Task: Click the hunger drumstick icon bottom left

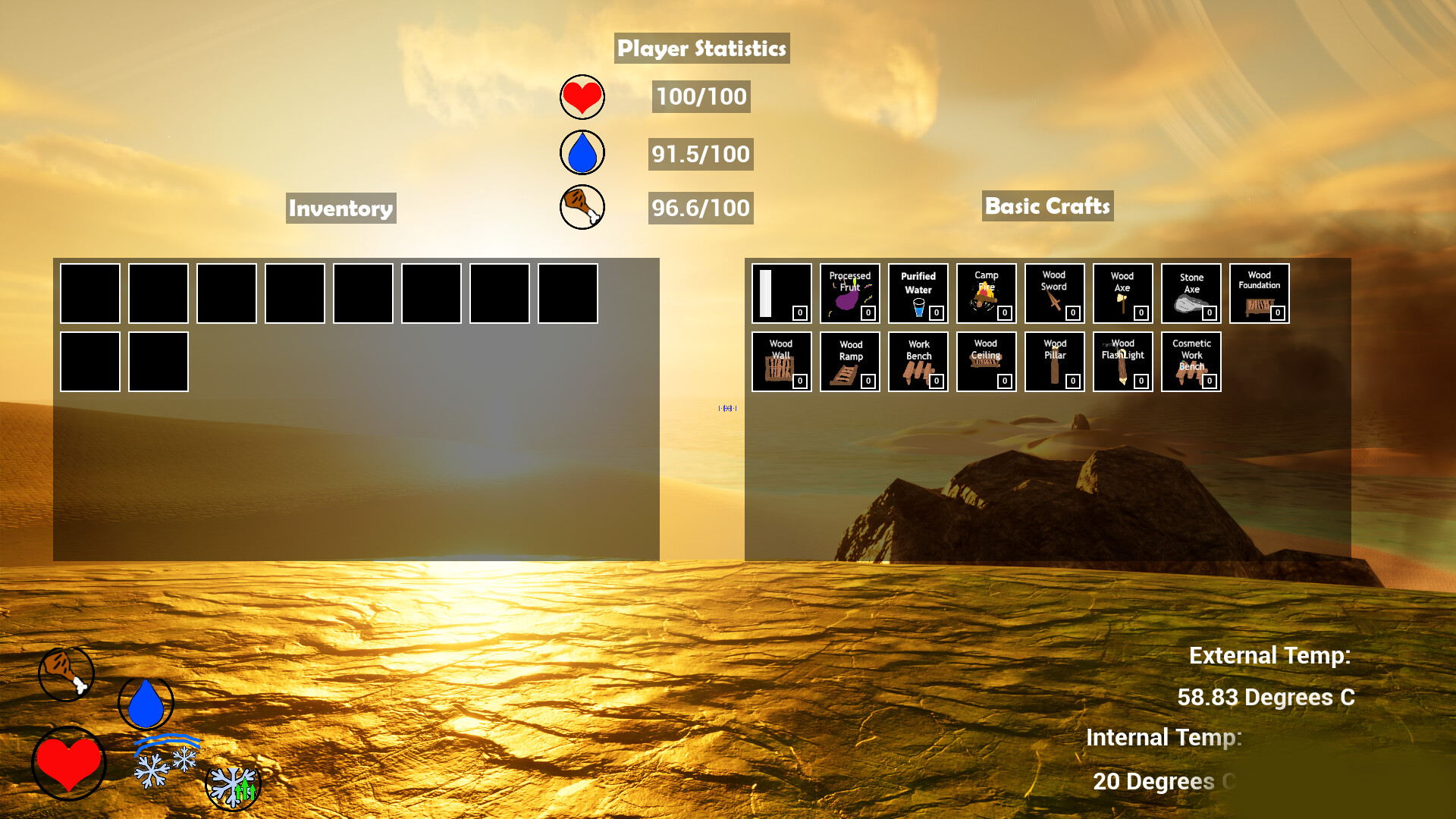Action: coord(65,673)
